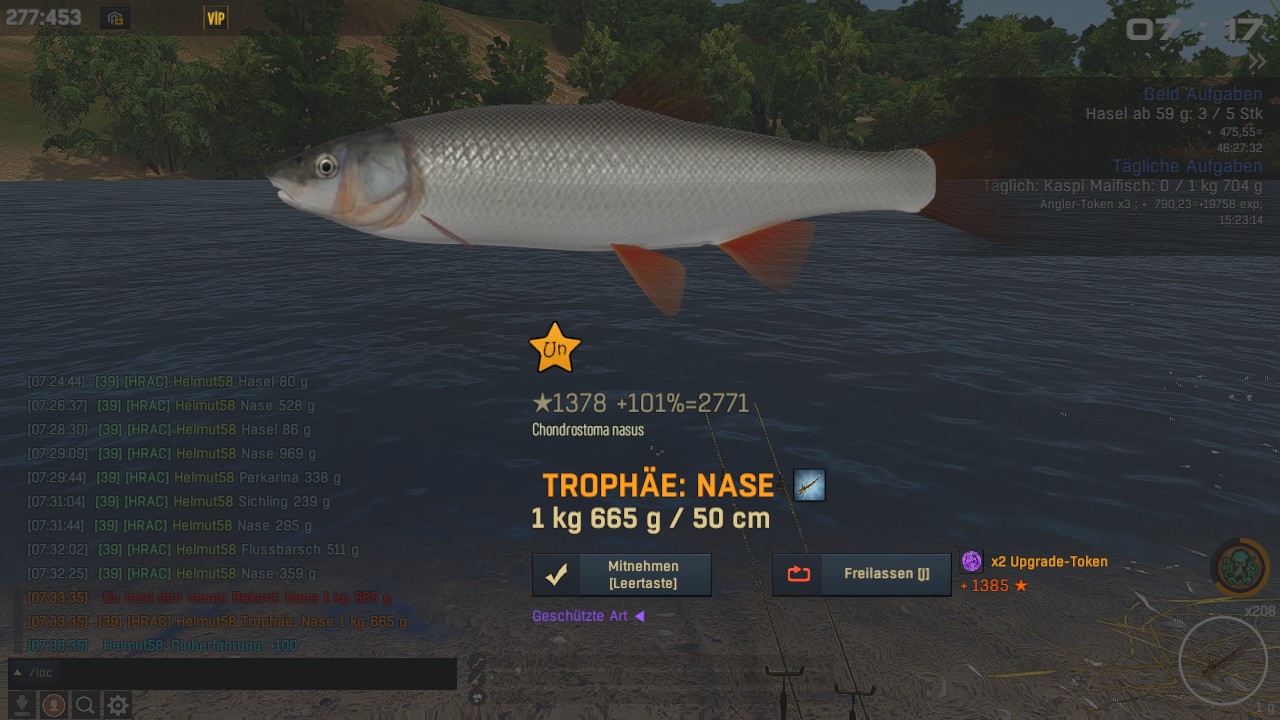Keep the fish with the Mitnehmen button
This screenshot has width=1280, height=720.
coord(621,575)
